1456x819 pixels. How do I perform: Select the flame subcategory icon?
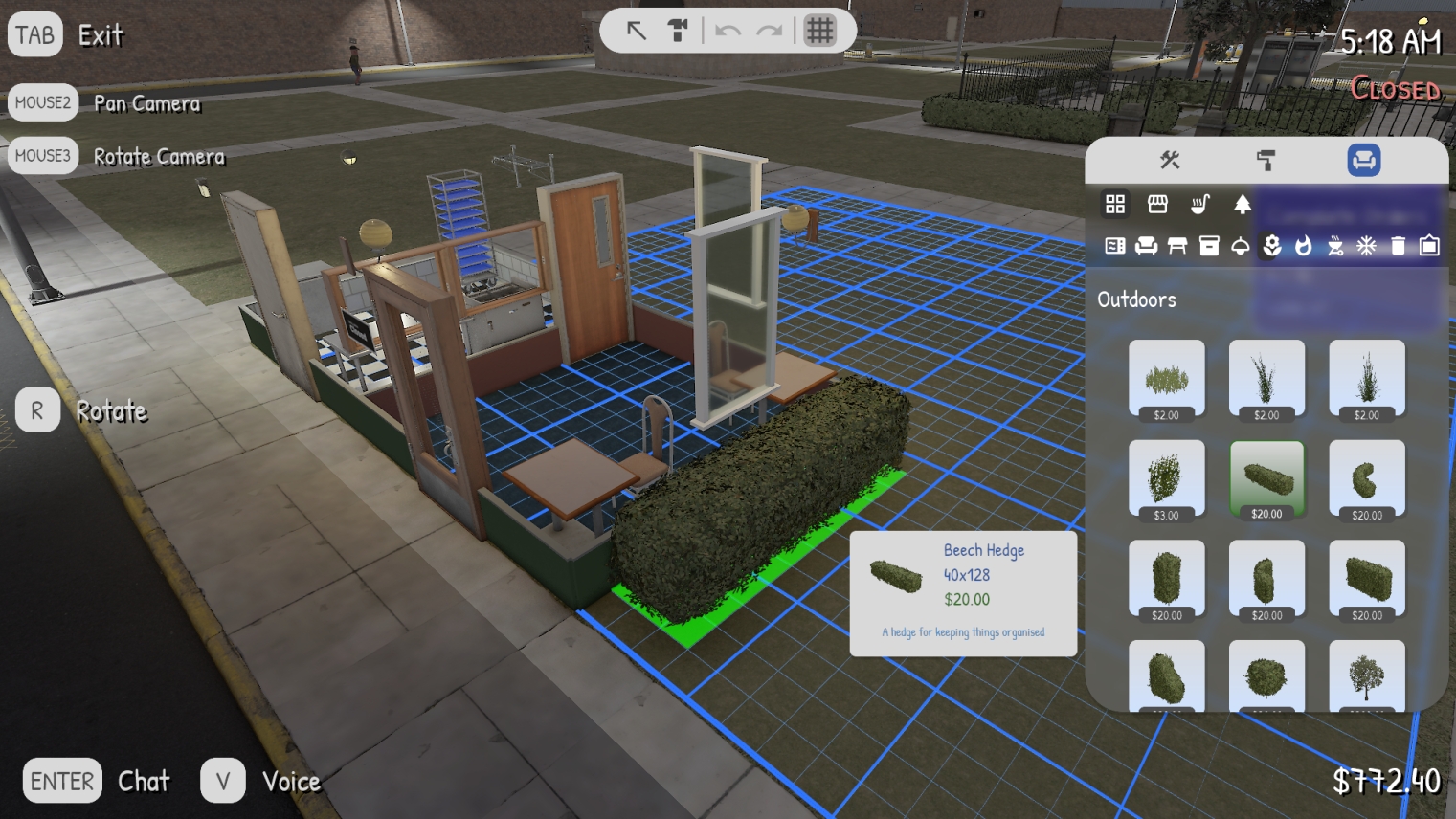point(1303,246)
